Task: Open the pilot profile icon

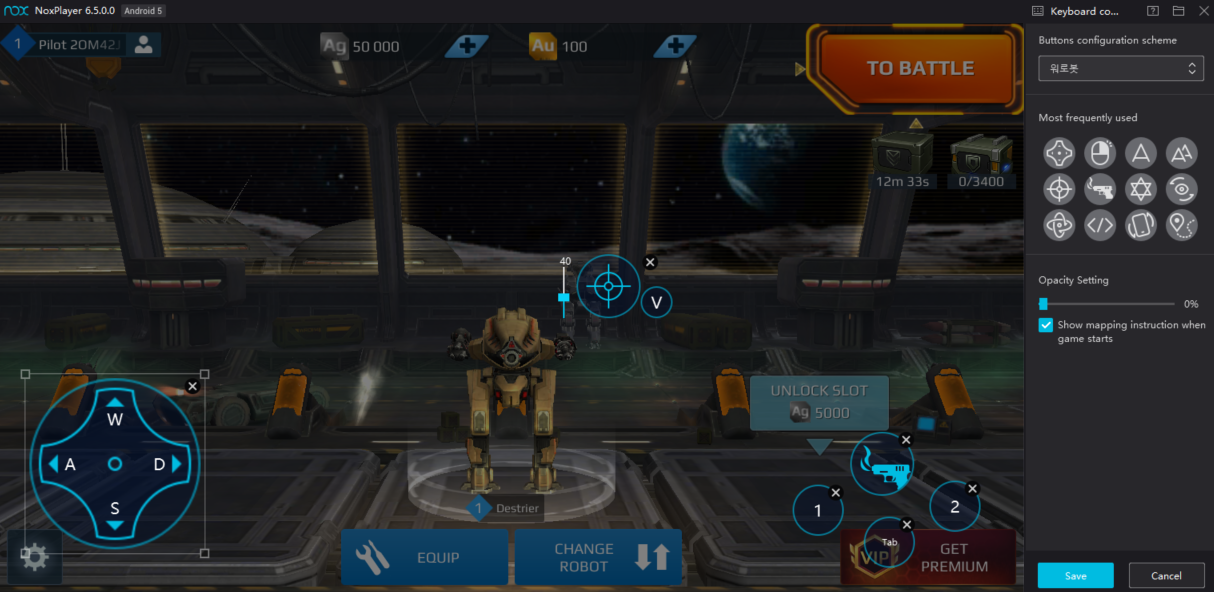Action: [x=144, y=45]
